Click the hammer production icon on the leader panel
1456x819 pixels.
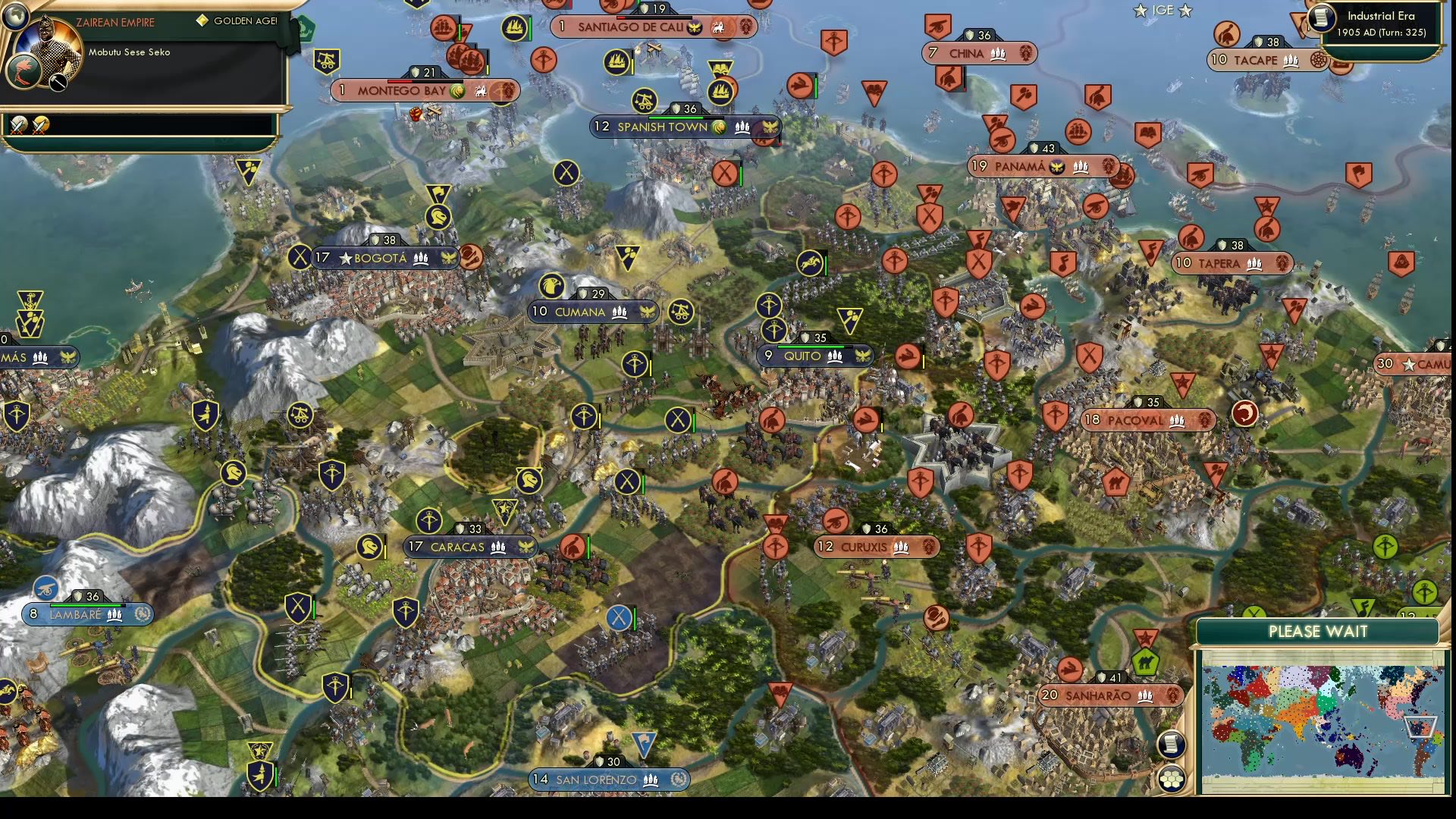[57, 80]
